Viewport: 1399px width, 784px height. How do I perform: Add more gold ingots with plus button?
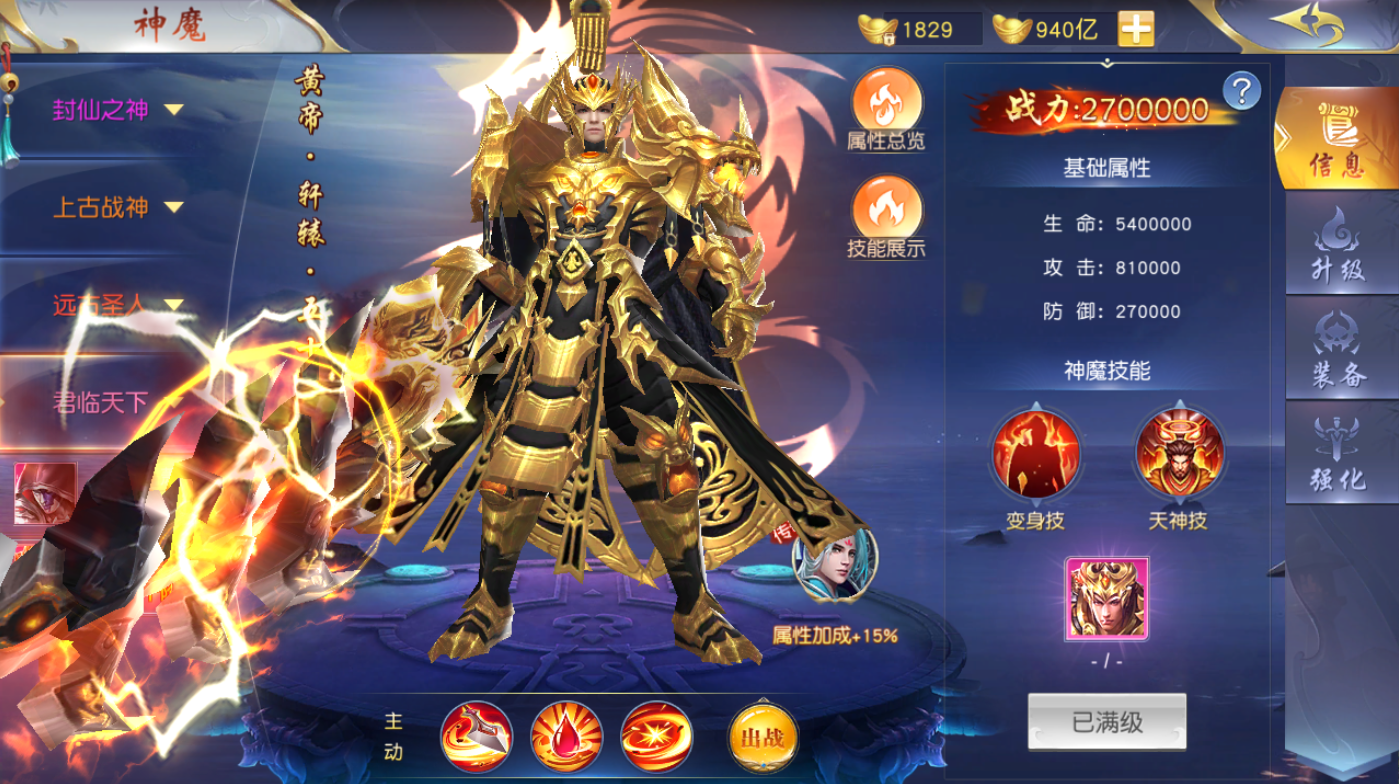coord(1135,29)
